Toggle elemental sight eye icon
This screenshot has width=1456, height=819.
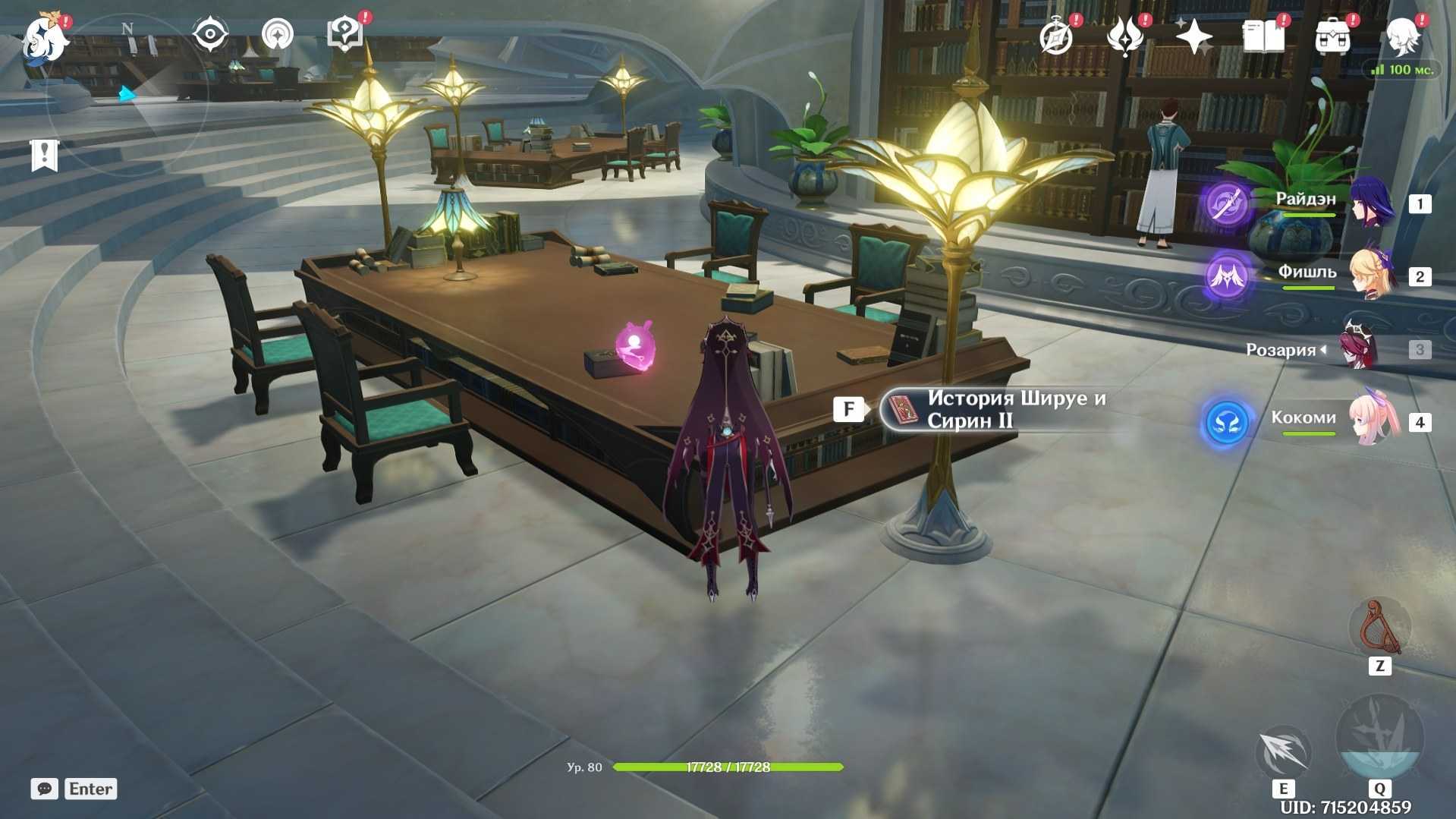210,34
